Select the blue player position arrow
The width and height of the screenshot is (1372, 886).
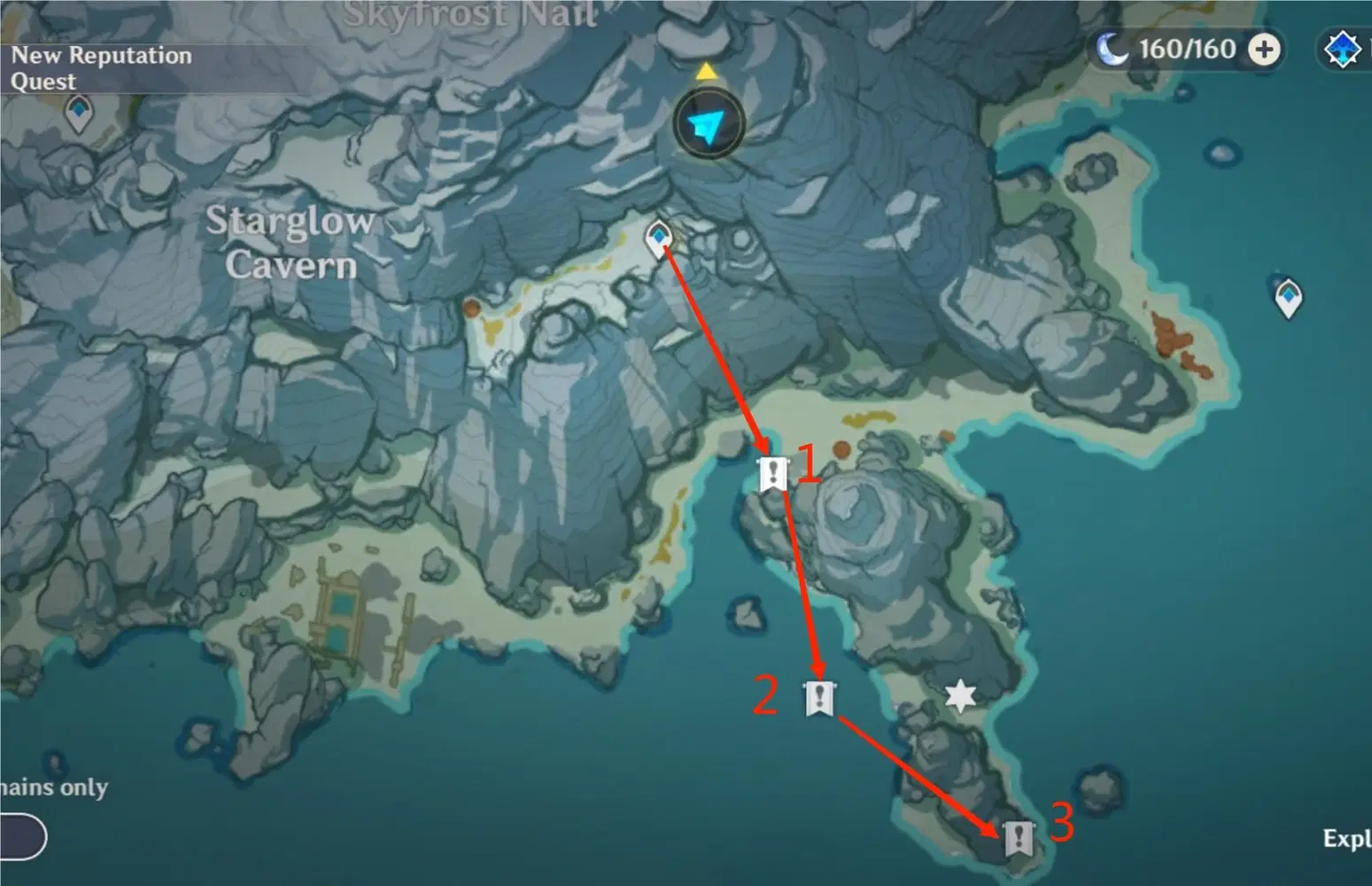pos(706,125)
